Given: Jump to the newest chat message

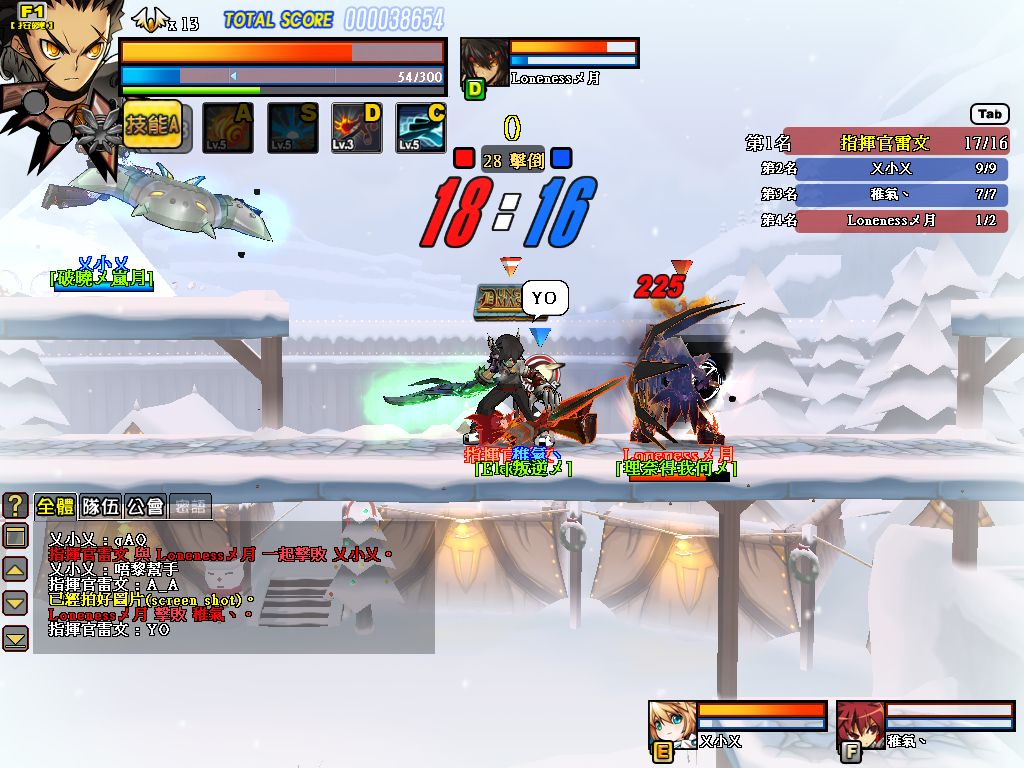Looking at the screenshot, I should (15, 637).
